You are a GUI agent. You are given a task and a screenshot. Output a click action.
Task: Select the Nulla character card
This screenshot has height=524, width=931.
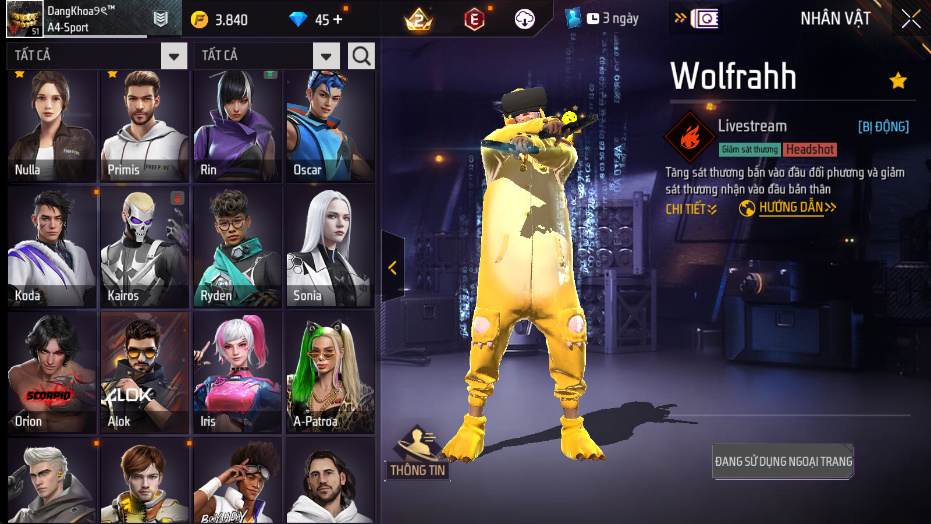[x=52, y=125]
